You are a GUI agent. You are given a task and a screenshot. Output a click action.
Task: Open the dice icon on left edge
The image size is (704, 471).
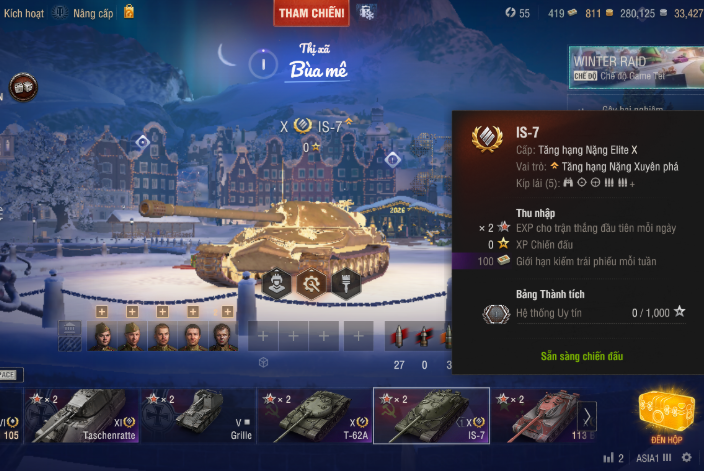(x=21, y=88)
